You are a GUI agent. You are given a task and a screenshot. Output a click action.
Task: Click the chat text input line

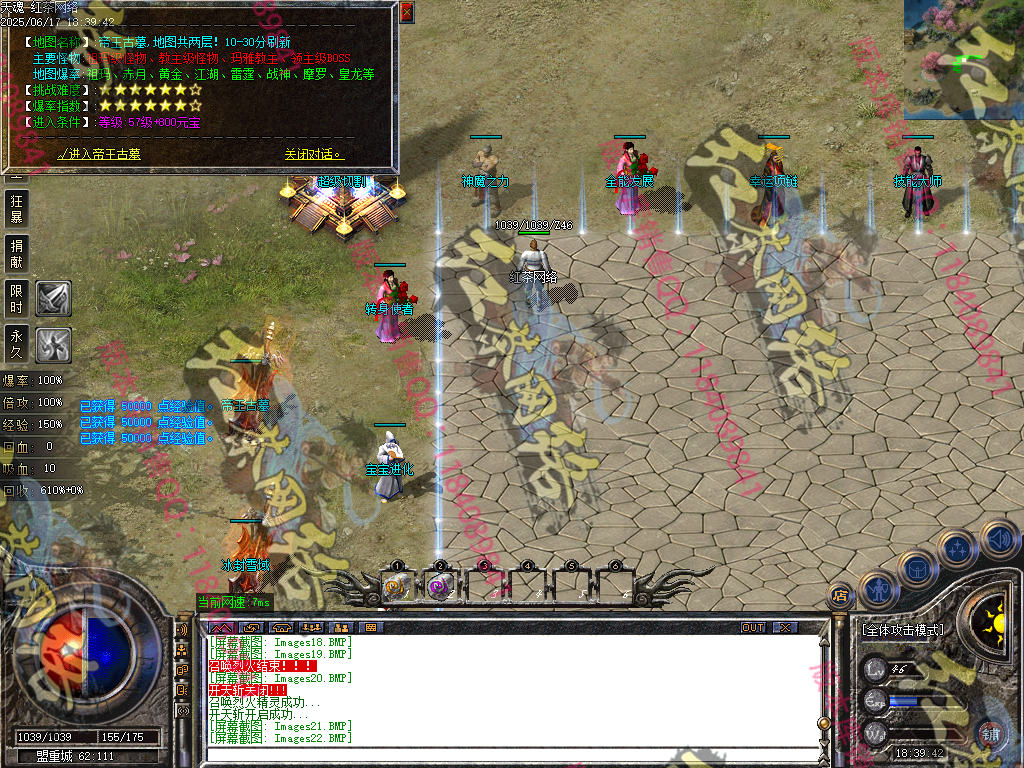point(510,754)
